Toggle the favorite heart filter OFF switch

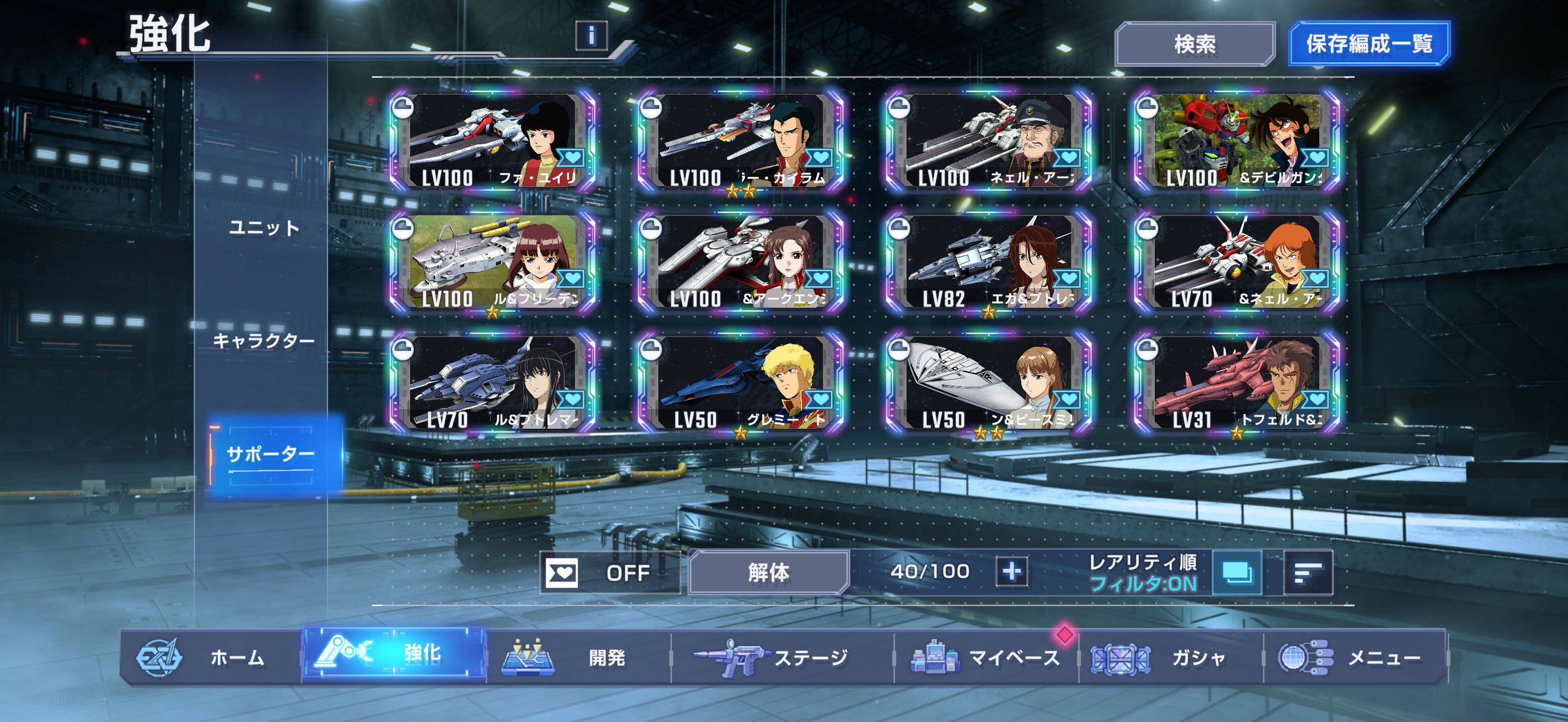(x=609, y=572)
